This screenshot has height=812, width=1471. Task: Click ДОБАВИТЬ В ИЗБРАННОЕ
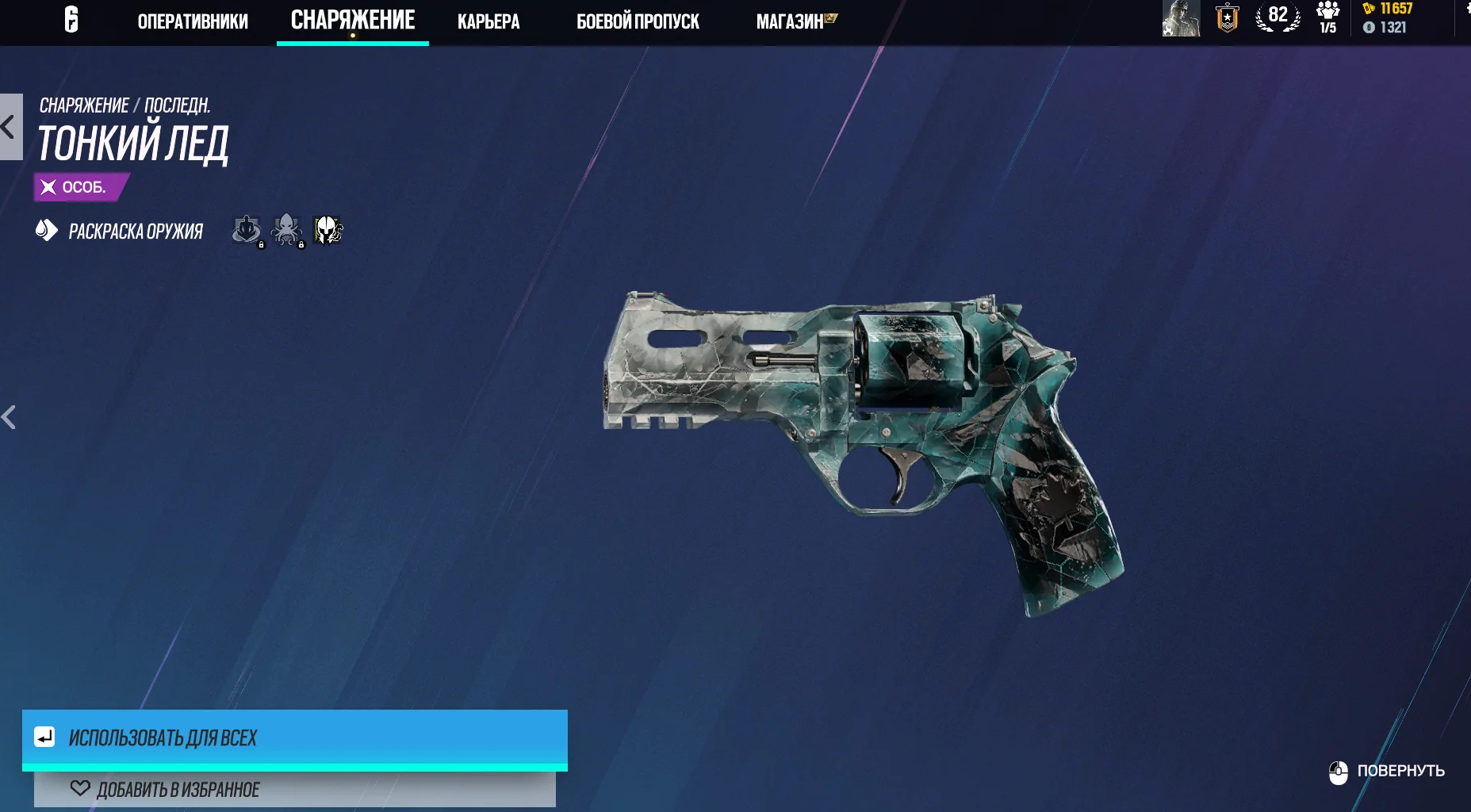click(x=294, y=790)
